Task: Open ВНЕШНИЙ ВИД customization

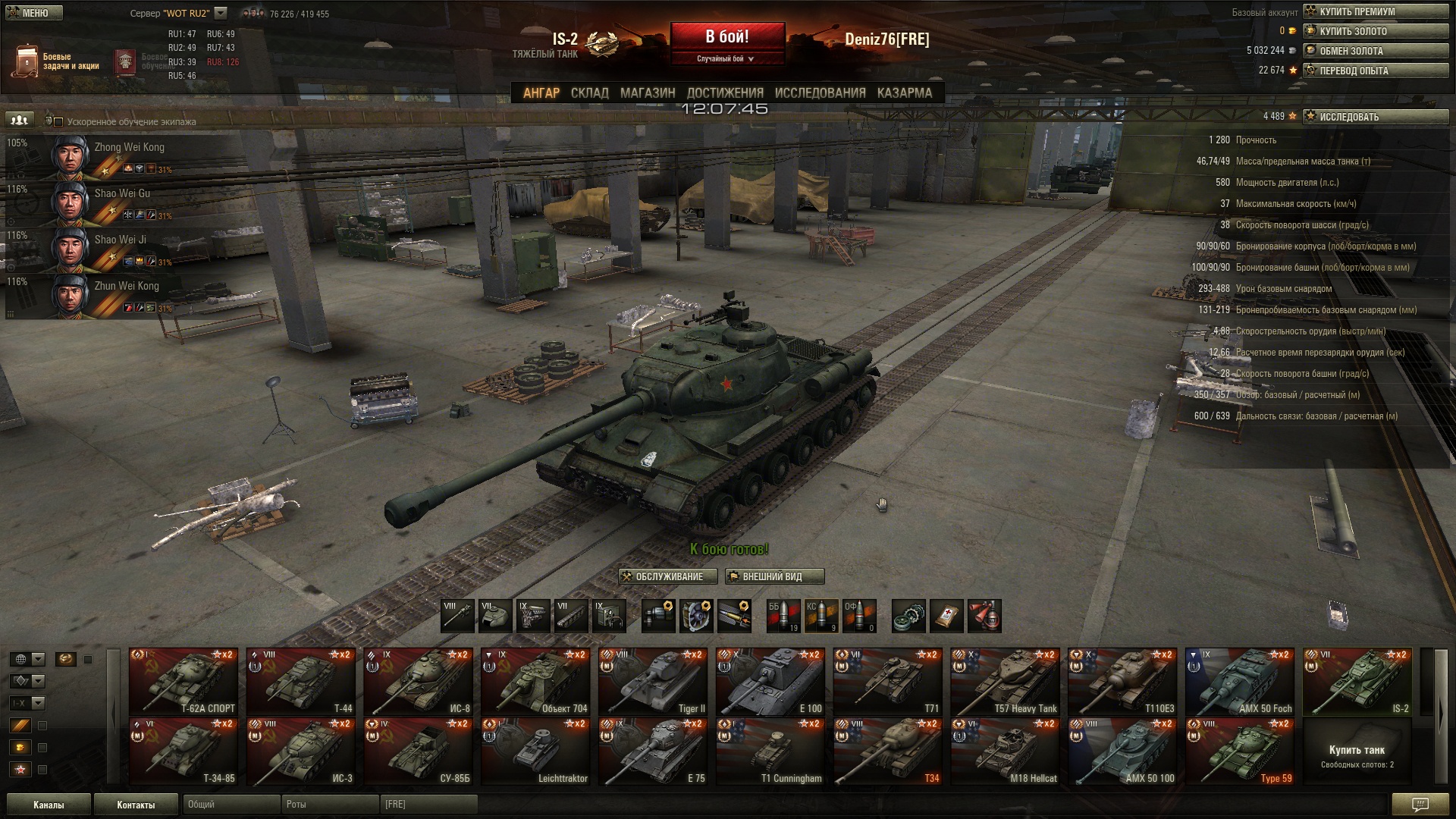Action: pos(773,576)
